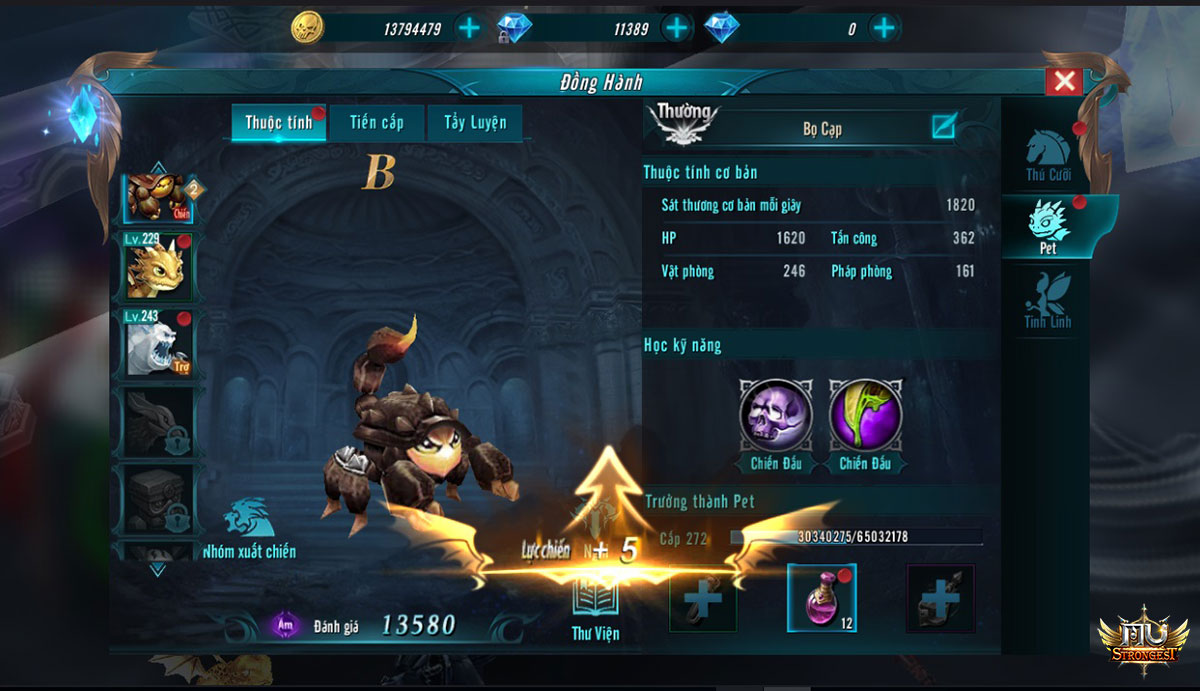Top up the unlocked diamond balance
Viewport: 1200px width, 691px height.
point(883,28)
